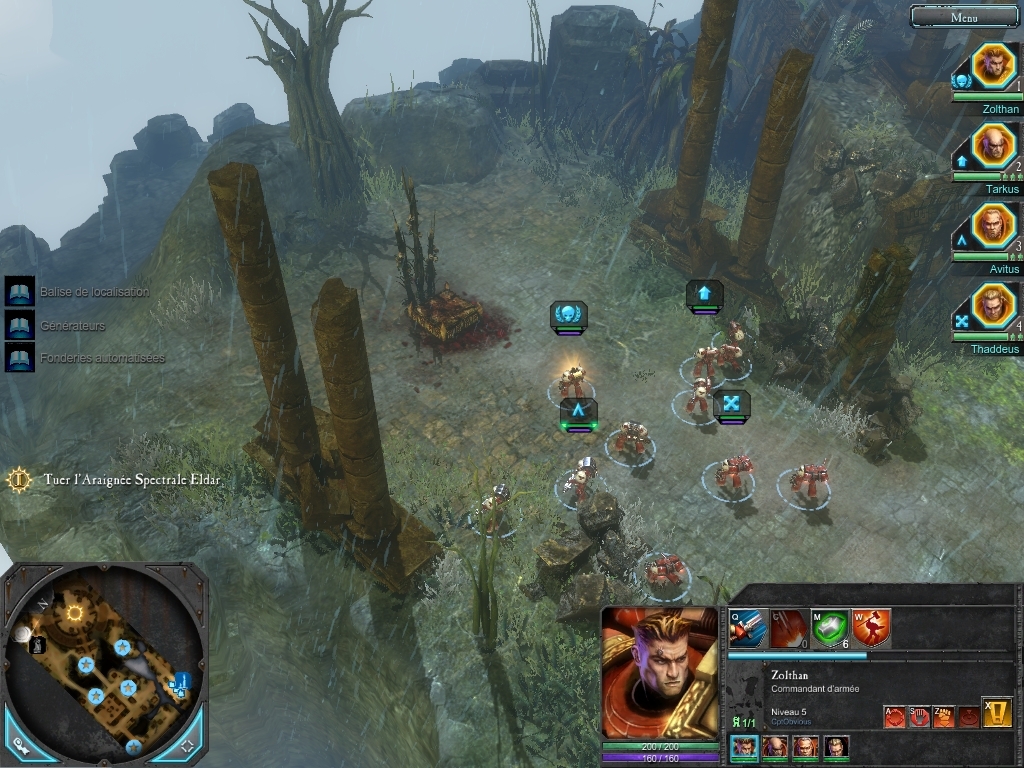Click the yellow exclamation mark button

pos(996,711)
